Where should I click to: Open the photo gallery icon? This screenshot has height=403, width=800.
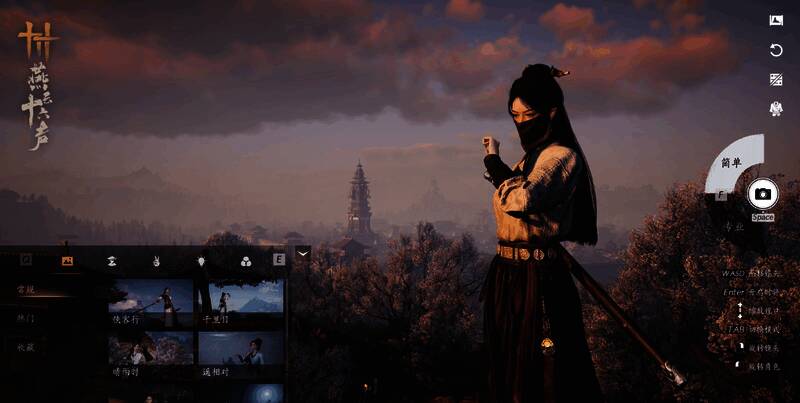click(776, 20)
